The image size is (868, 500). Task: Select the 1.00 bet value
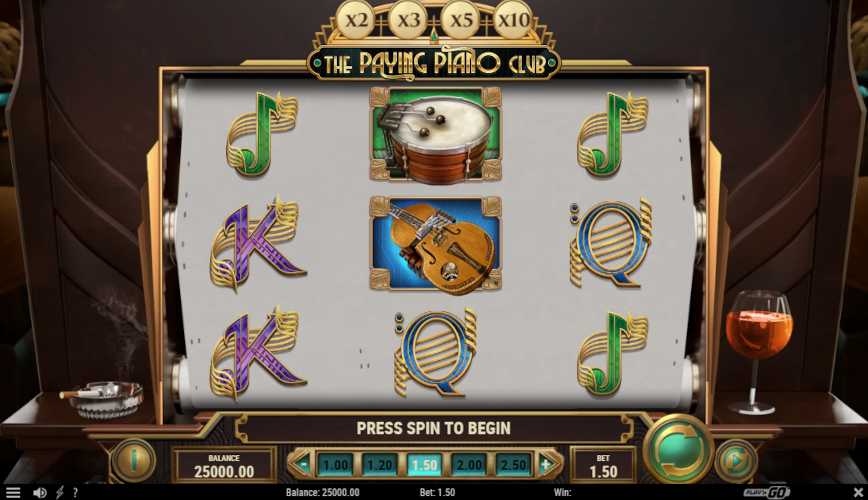click(336, 464)
